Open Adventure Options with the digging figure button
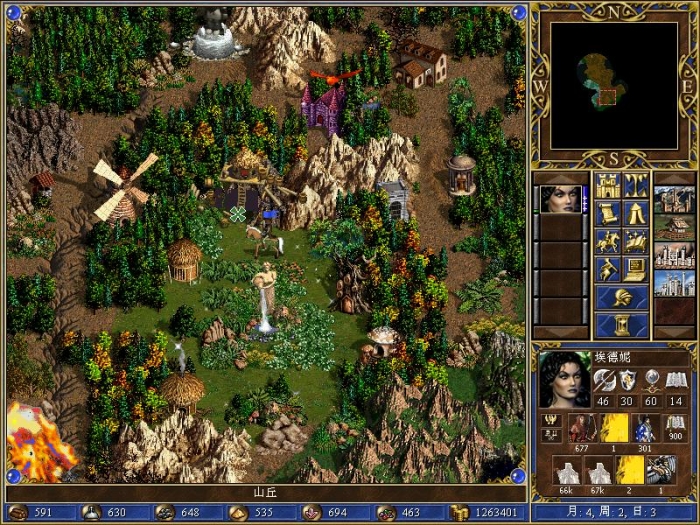Image resolution: width=700 pixels, height=525 pixels. (x=607, y=269)
